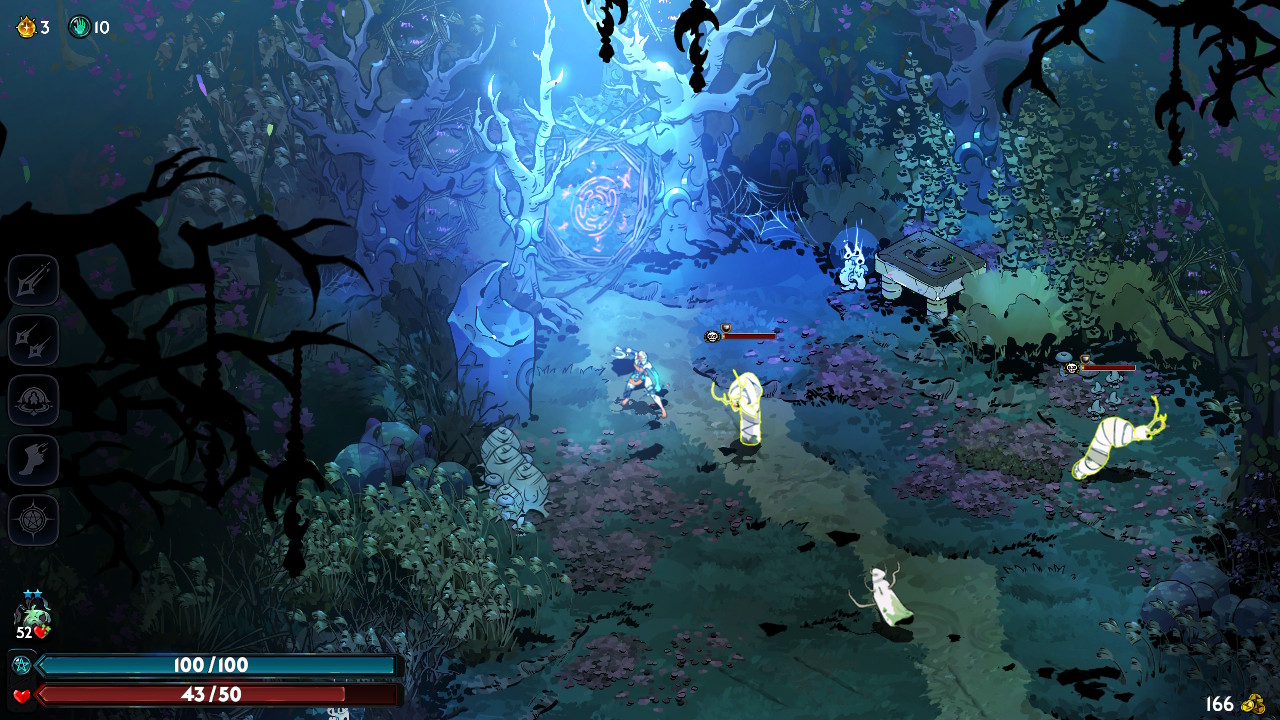The width and height of the screenshot is (1280, 720).
Task: Click the golden Death Defiance icon
Action: pyautogui.click(x=26, y=27)
